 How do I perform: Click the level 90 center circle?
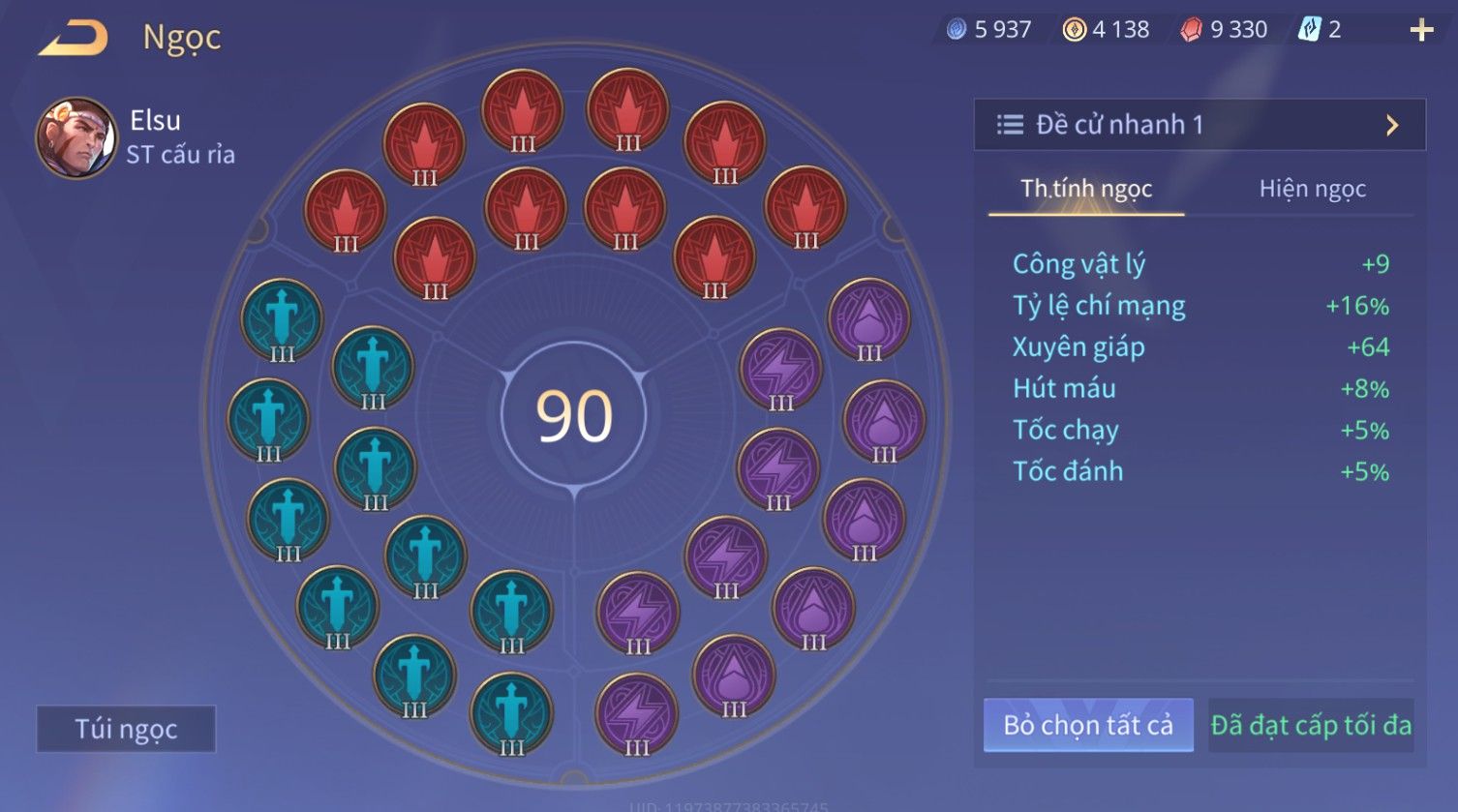pos(574,416)
